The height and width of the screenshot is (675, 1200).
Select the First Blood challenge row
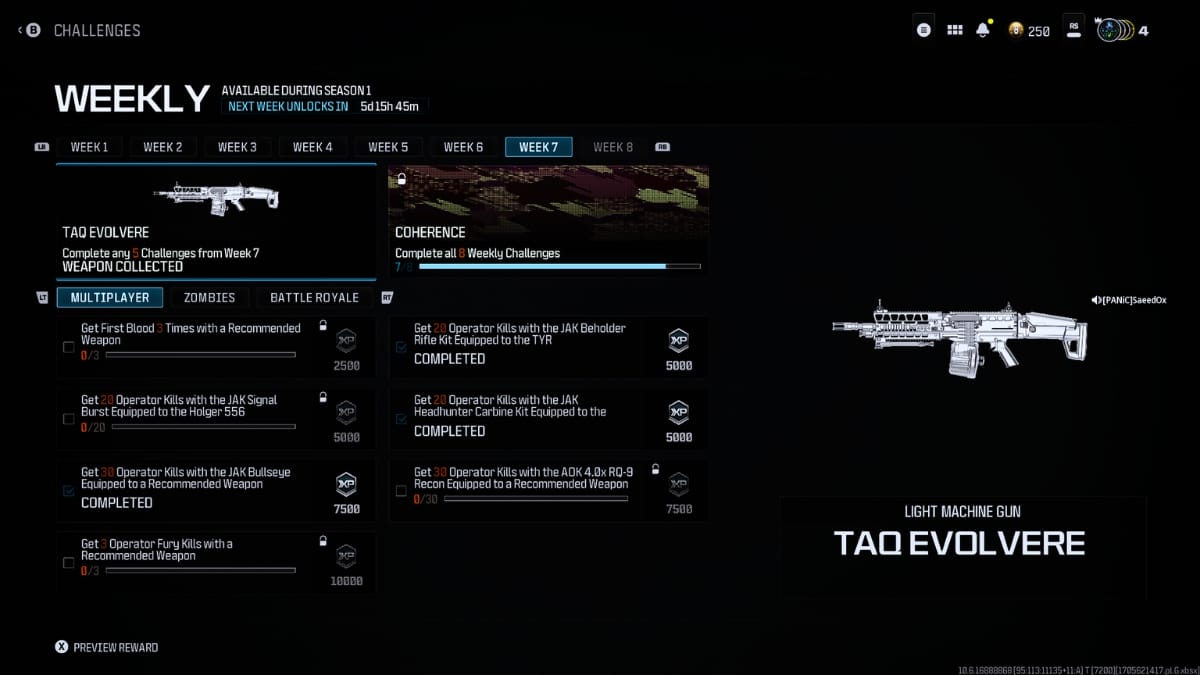point(216,346)
